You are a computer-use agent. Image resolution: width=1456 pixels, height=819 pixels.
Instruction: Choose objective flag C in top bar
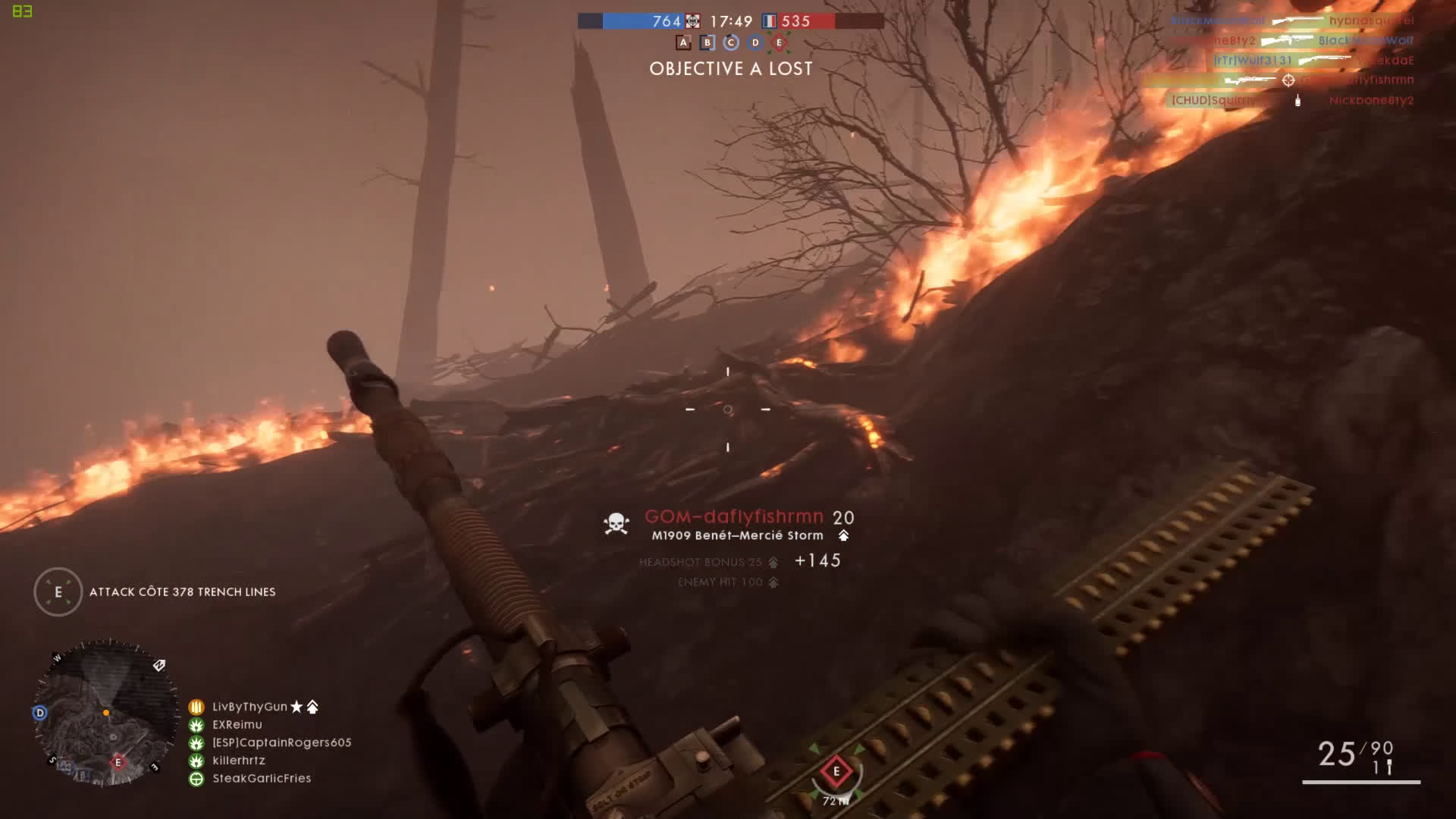click(x=731, y=42)
